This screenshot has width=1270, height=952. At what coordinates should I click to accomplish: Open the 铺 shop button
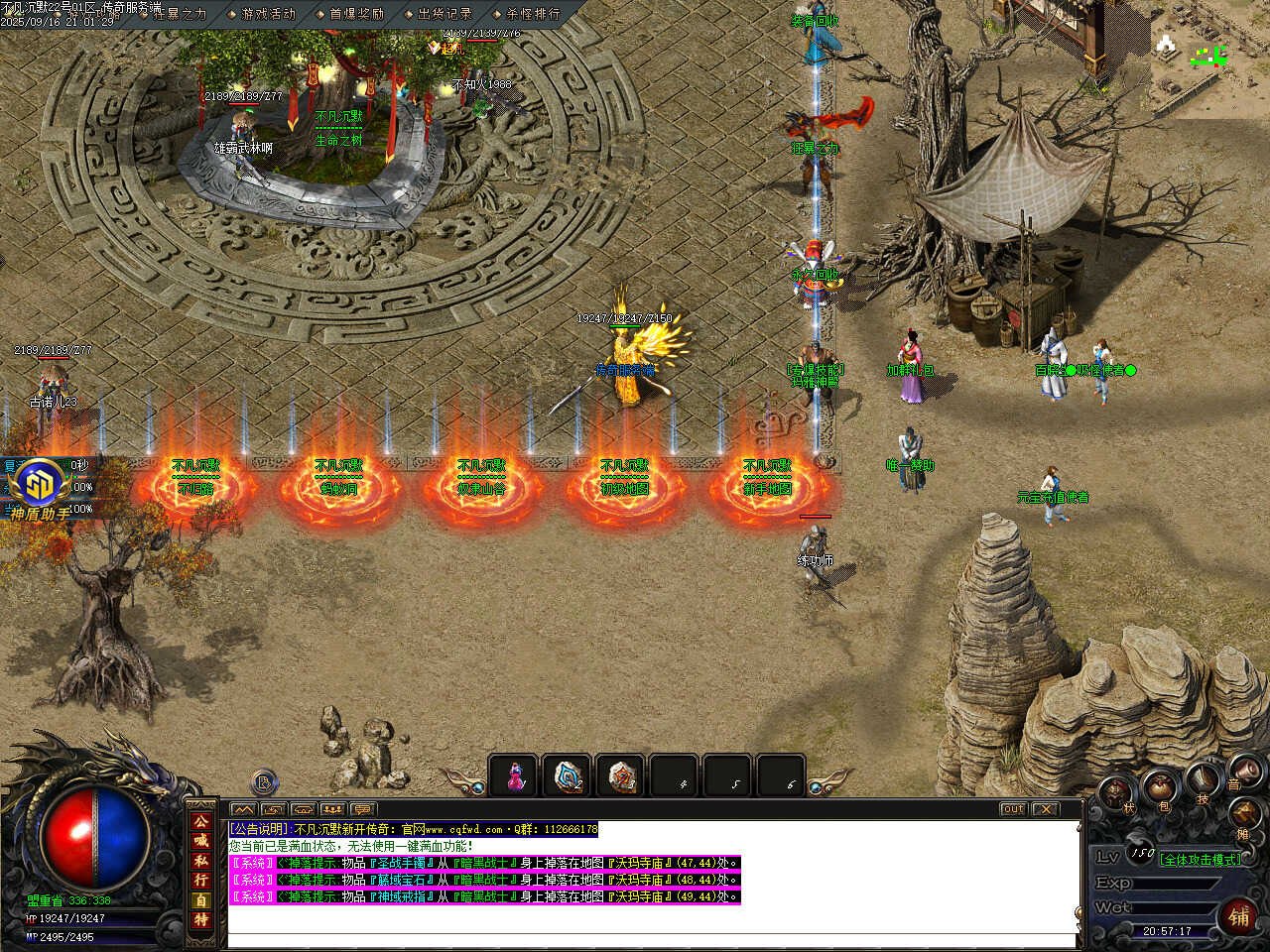(x=1239, y=915)
